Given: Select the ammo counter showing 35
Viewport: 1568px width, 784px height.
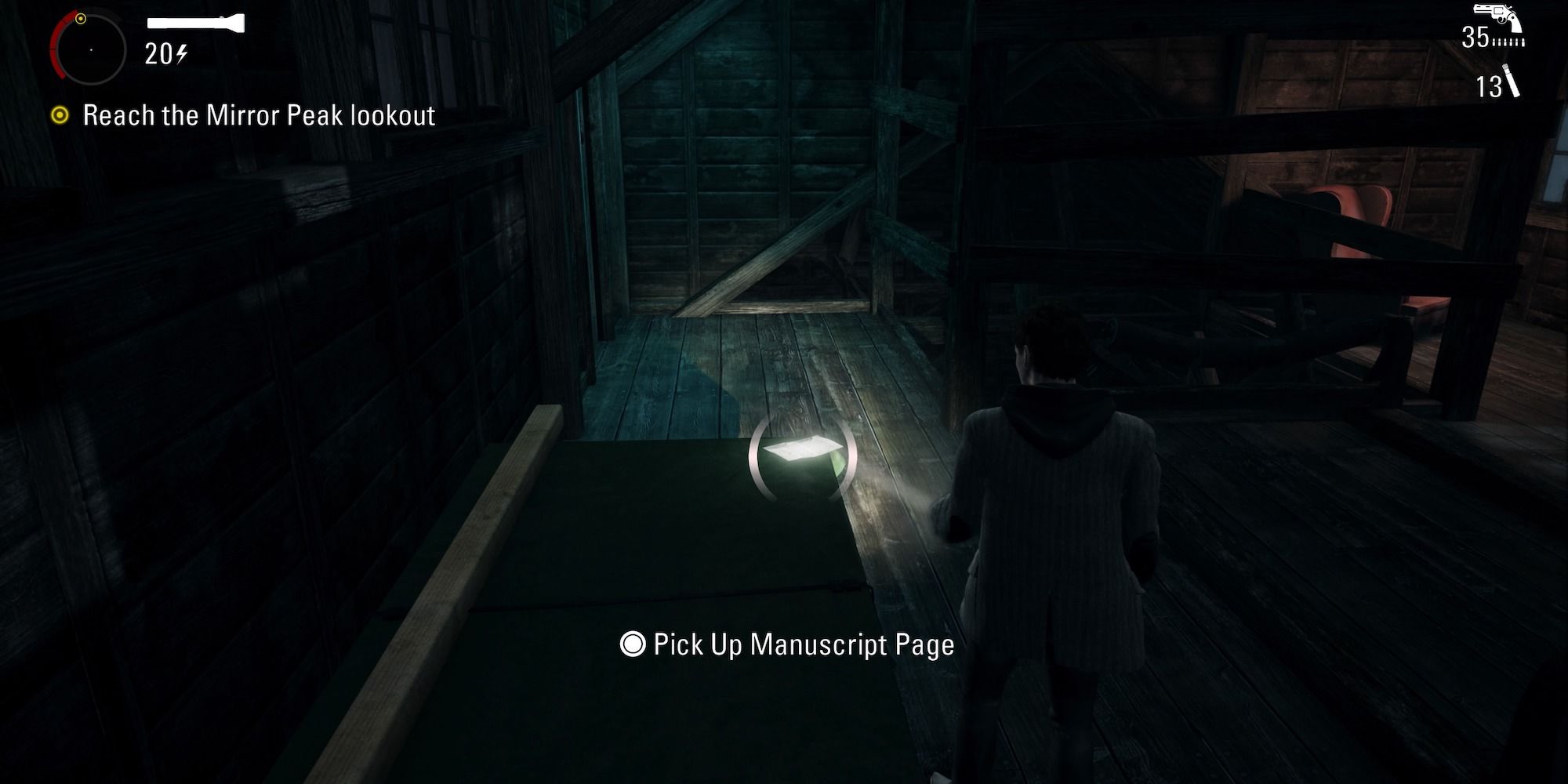Looking at the screenshot, I should point(1475,35).
